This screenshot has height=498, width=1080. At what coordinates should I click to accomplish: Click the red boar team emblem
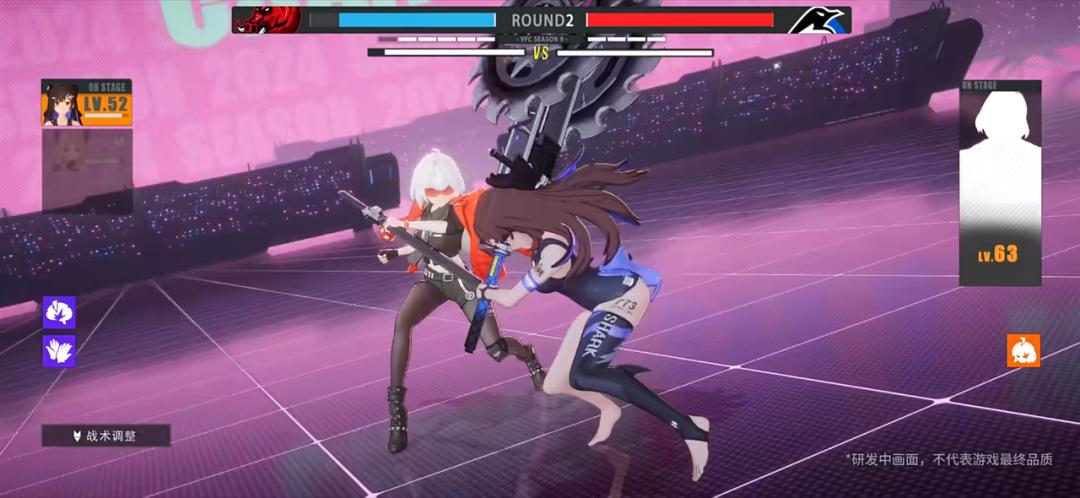(267, 19)
